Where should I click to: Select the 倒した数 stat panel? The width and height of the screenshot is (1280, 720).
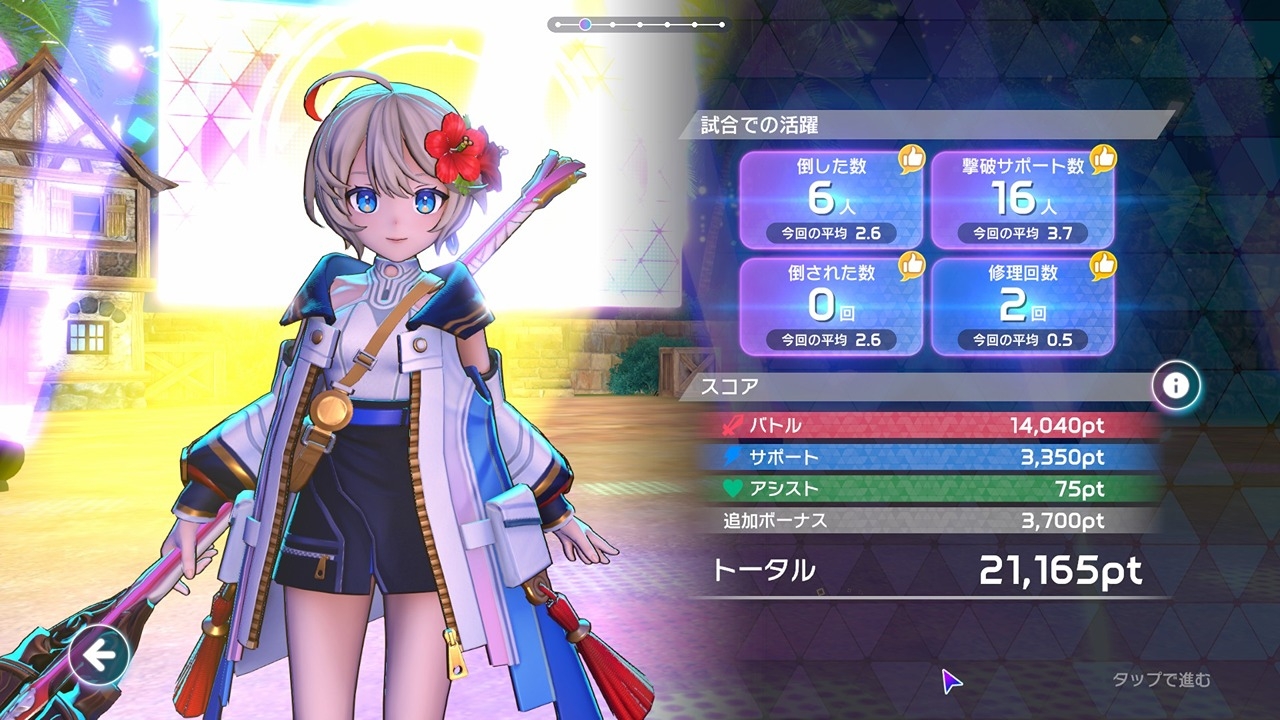(x=832, y=200)
